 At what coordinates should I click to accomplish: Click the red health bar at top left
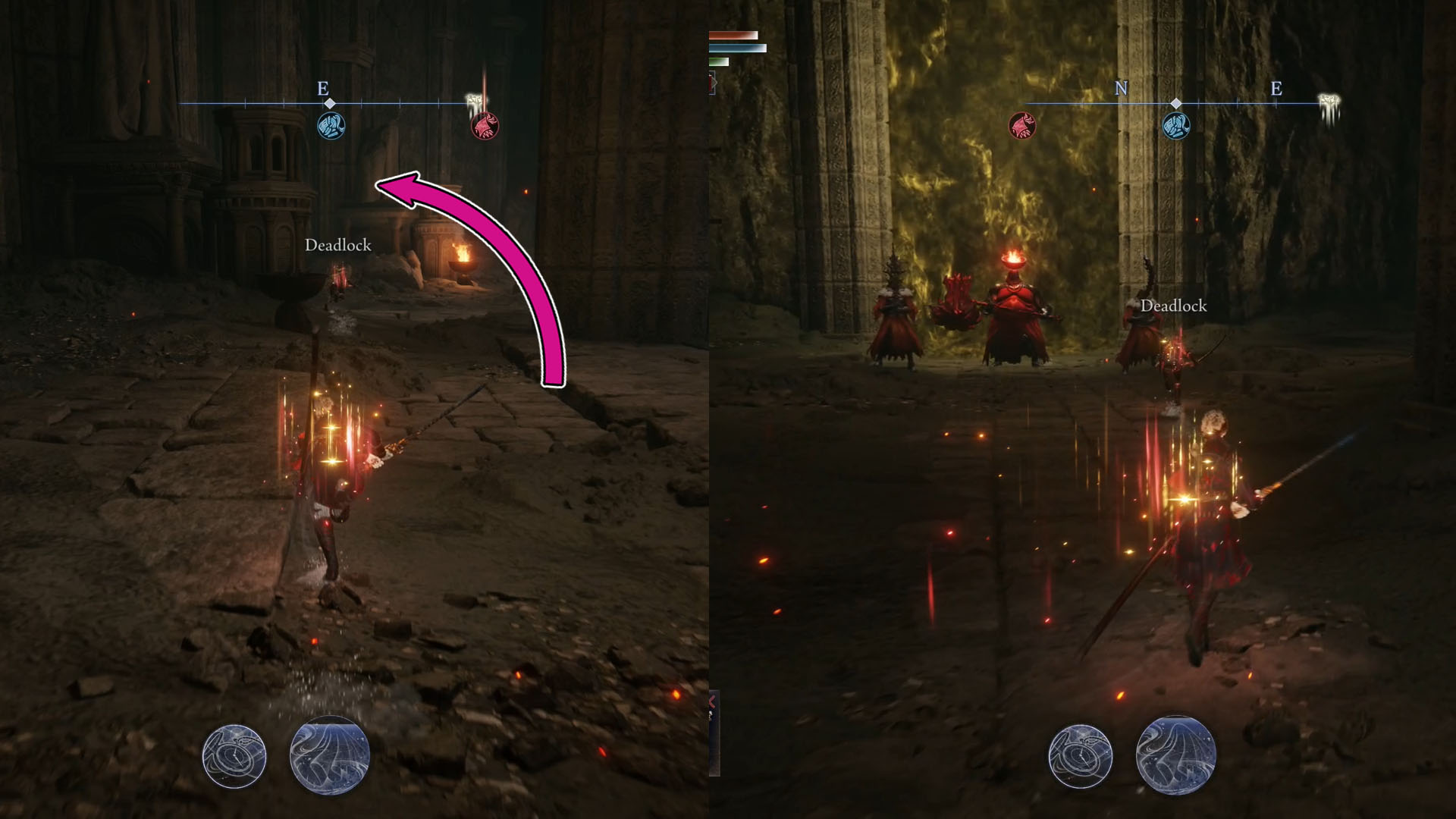(x=732, y=34)
